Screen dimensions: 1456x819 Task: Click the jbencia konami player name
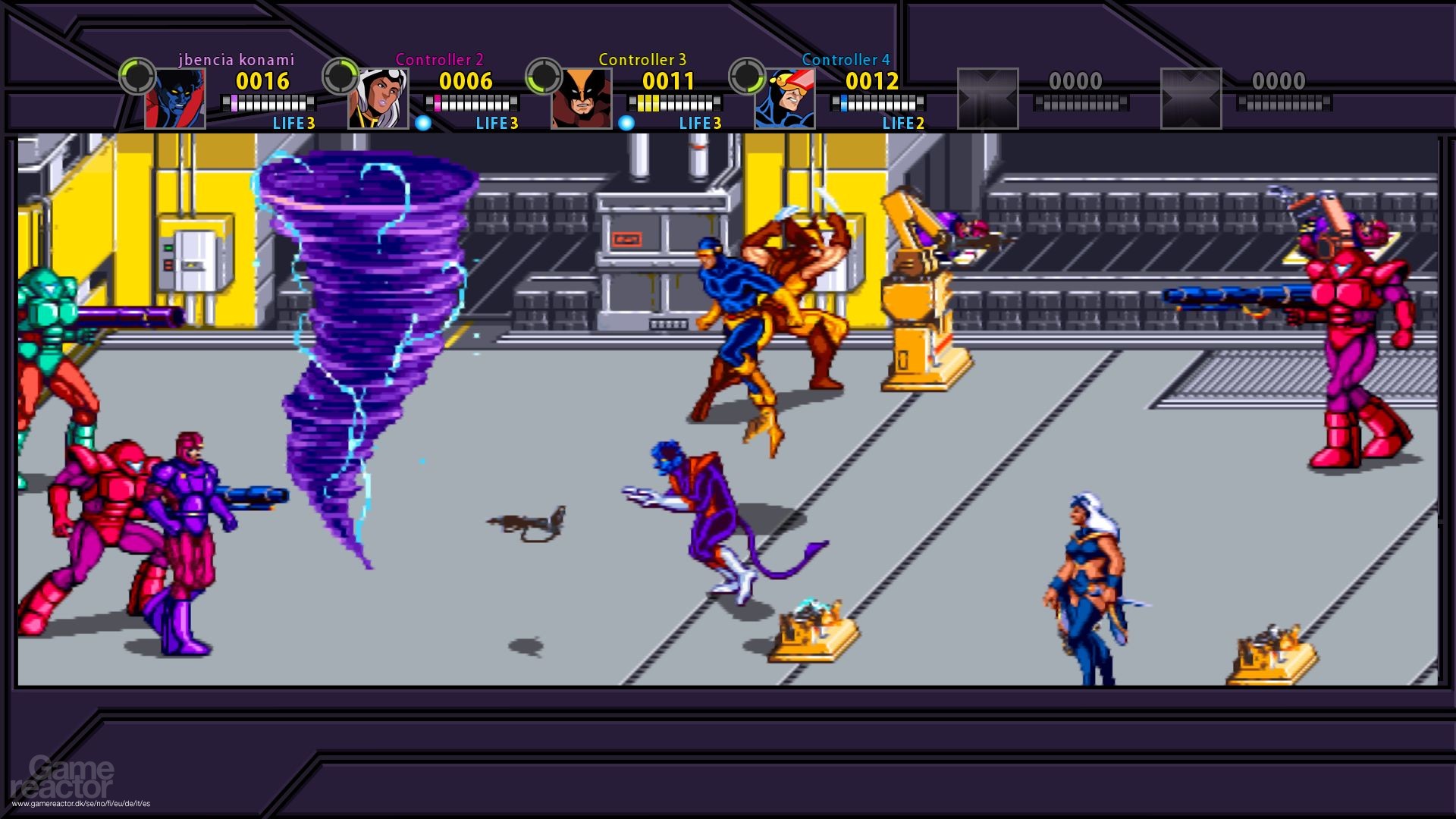point(235,59)
